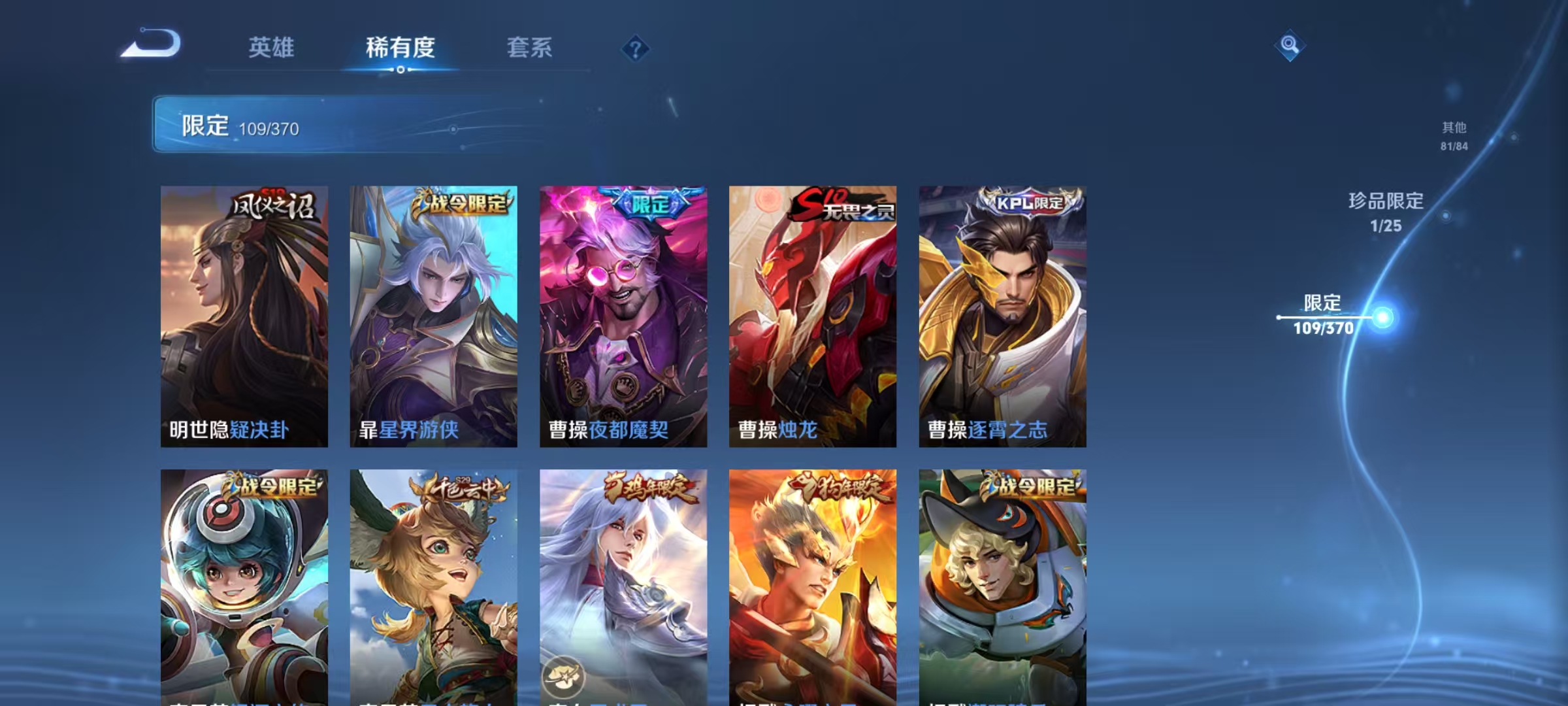The width and height of the screenshot is (1568, 706).
Task: Switch to the 英雄 tab
Action: point(271,48)
